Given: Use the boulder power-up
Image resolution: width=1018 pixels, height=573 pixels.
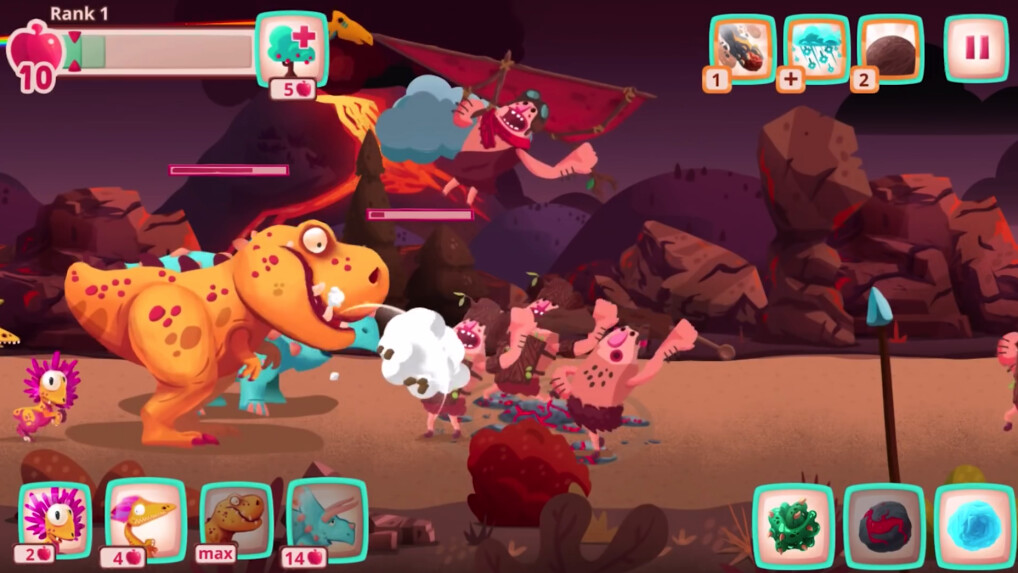Looking at the screenshot, I should (890, 49).
